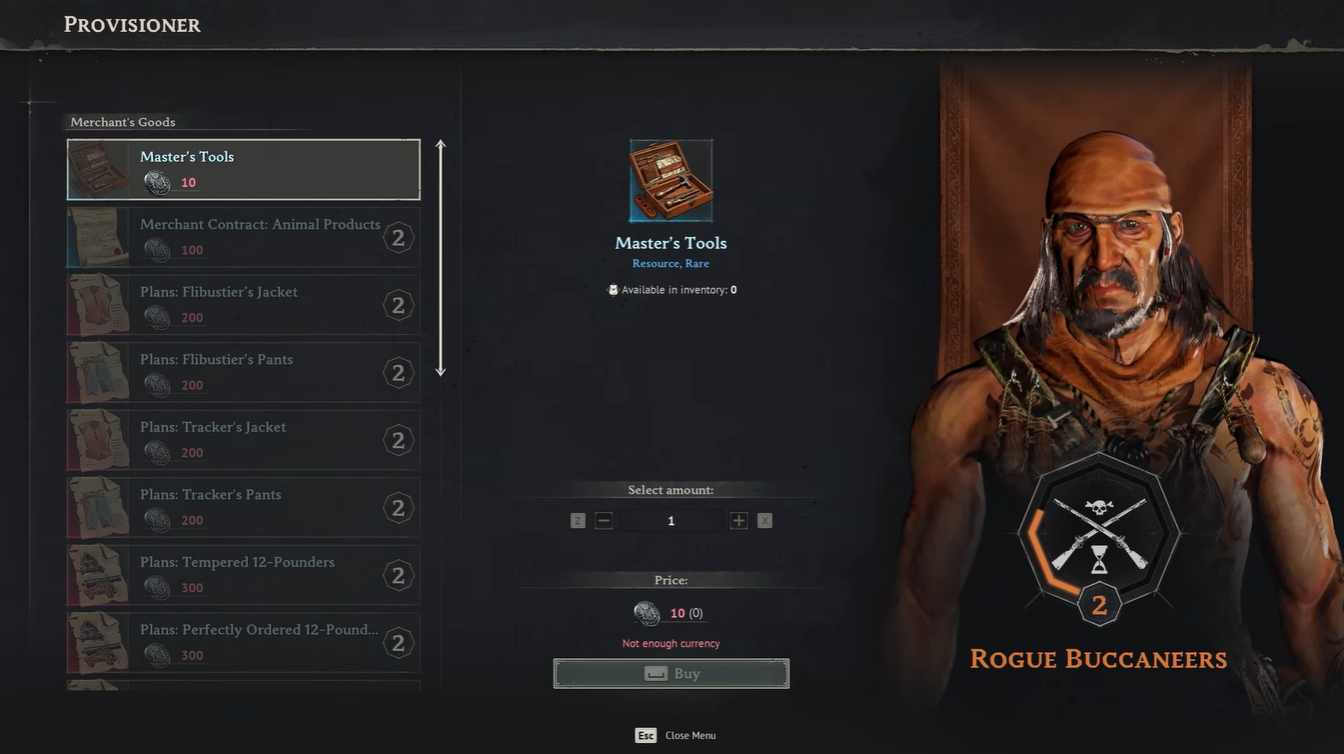Choose Plans: Tracker's Pants entry
Screen dimensions: 1344x754
coord(243,507)
